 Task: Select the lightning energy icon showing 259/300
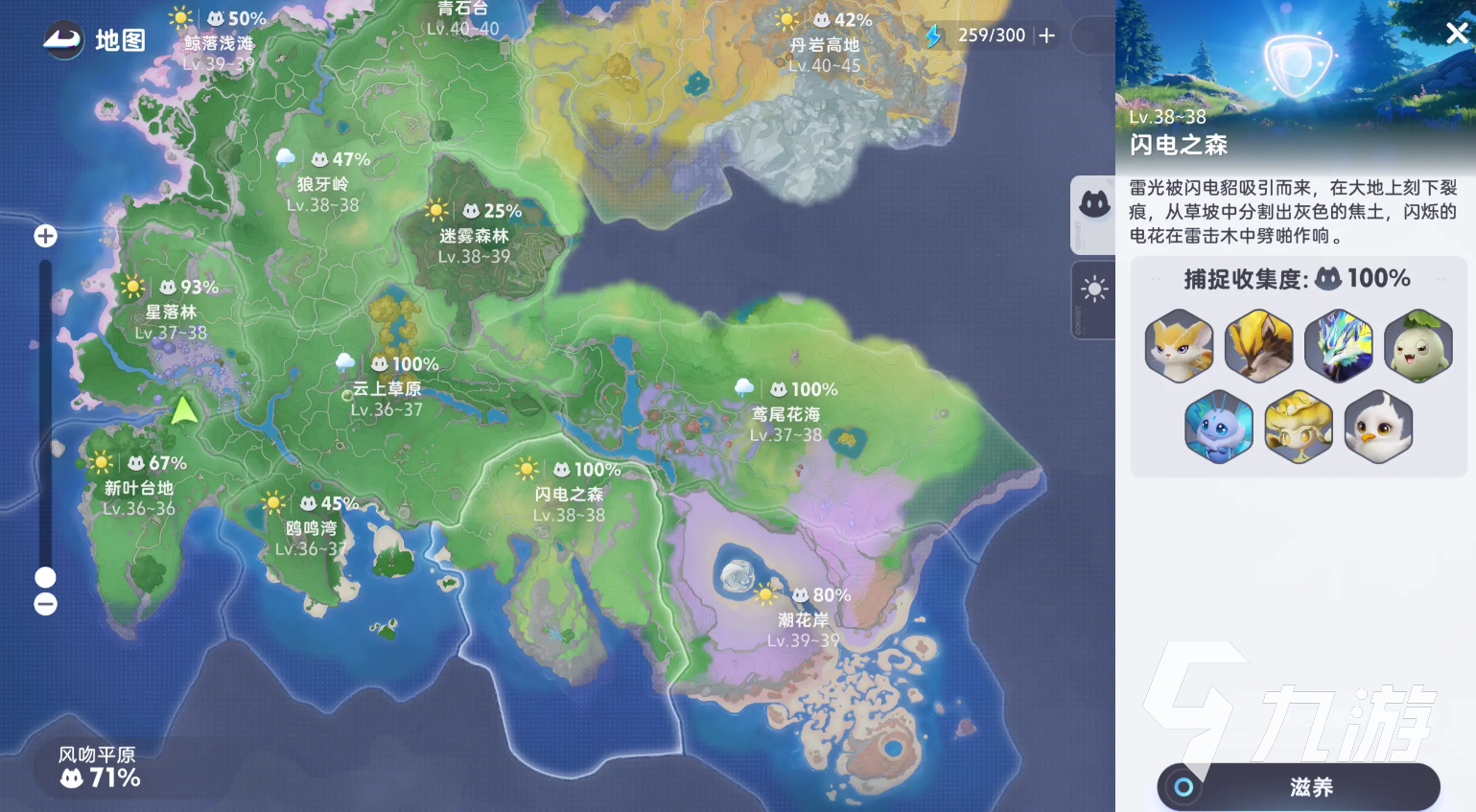[934, 35]
